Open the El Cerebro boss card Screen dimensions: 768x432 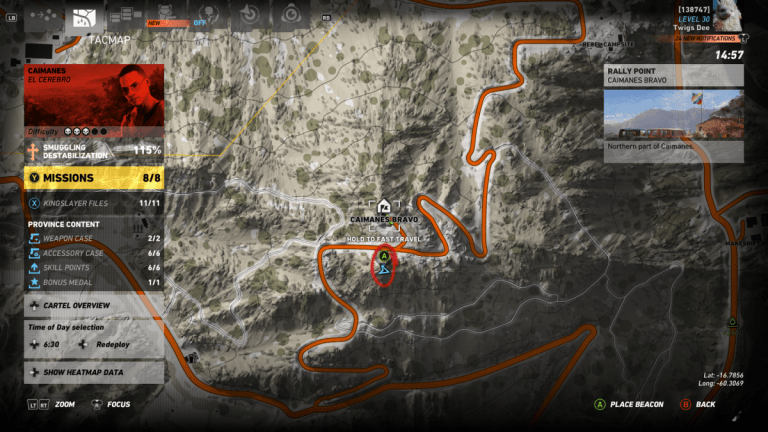pos(94,101)
